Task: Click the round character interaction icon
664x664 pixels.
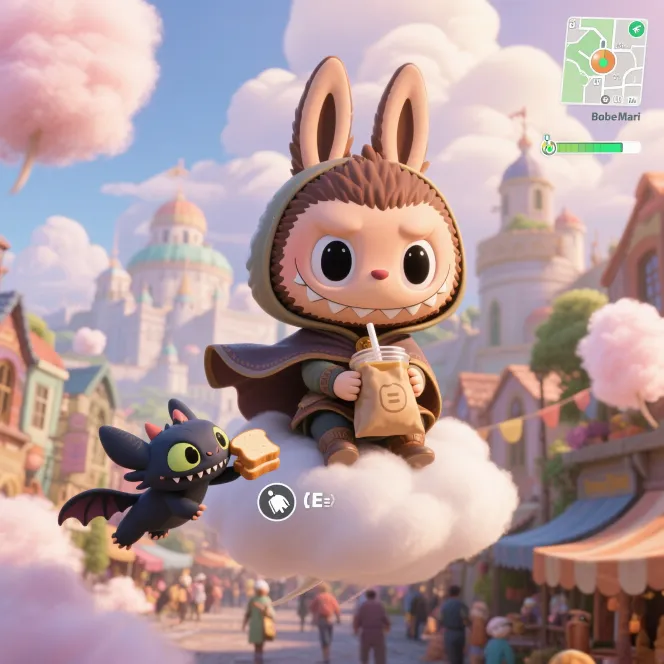Action: click(x=276, y=501)
